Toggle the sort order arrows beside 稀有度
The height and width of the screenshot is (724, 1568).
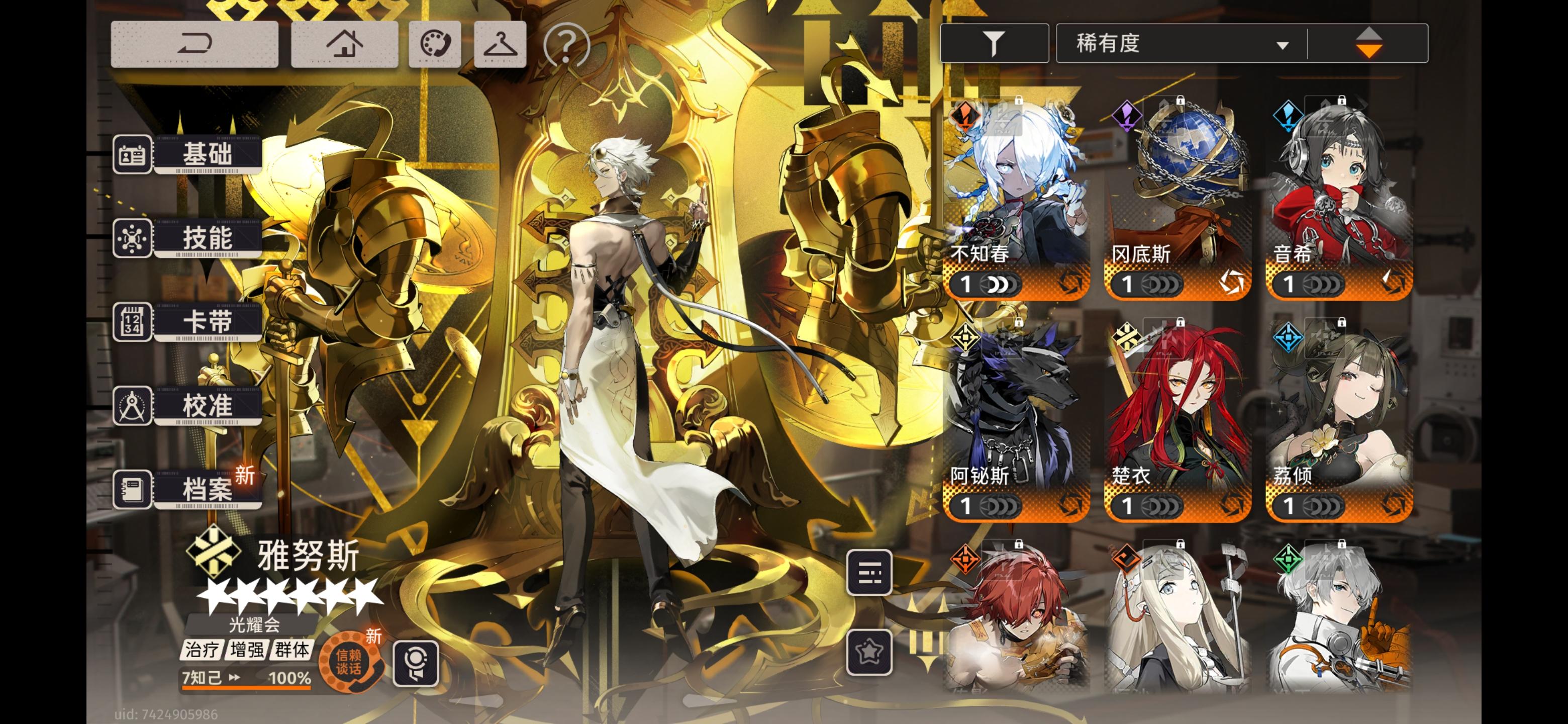coord(1370,42)
